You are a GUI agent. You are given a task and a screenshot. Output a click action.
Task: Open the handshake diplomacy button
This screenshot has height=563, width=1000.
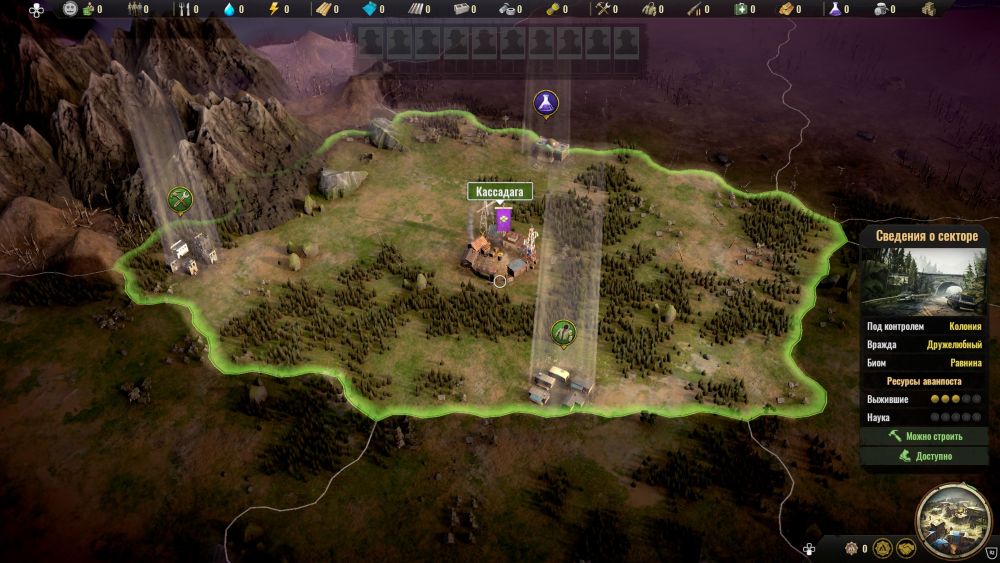pyautogui.click(x=905, y=549)
